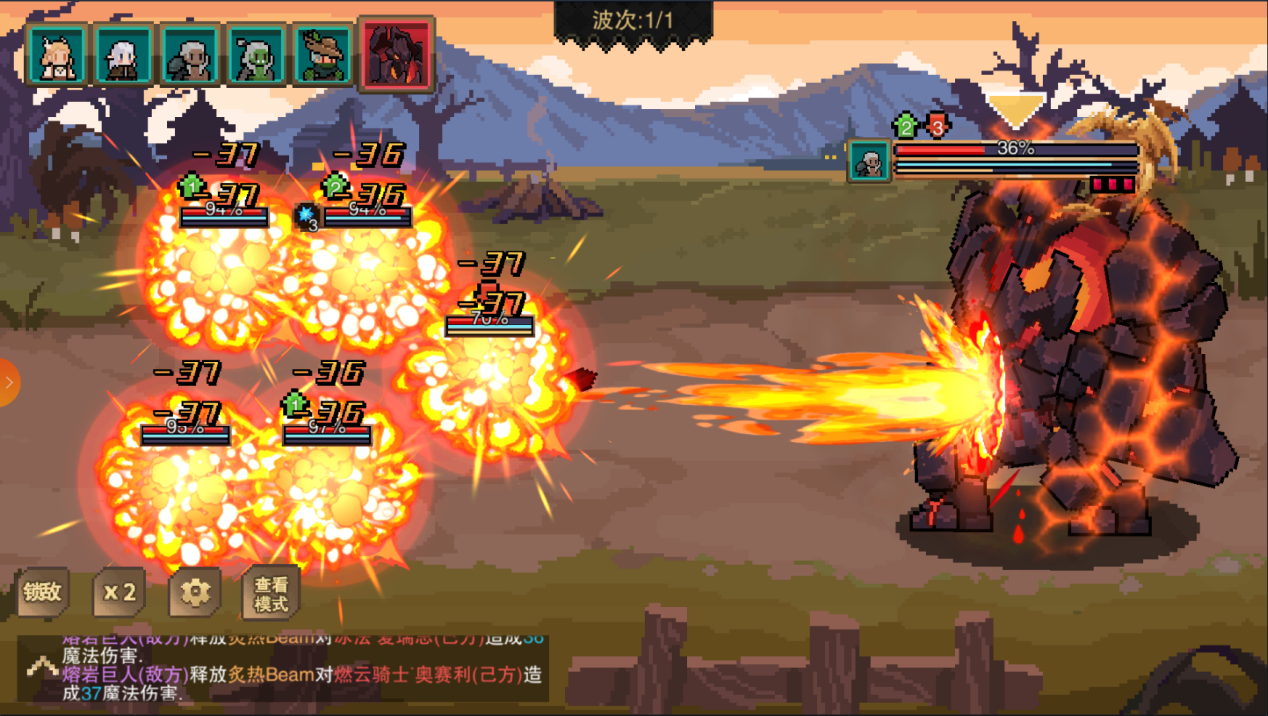Select the green orc hero portrait
The height and width of the screenshot is (716, 1268).
point(256,55)
